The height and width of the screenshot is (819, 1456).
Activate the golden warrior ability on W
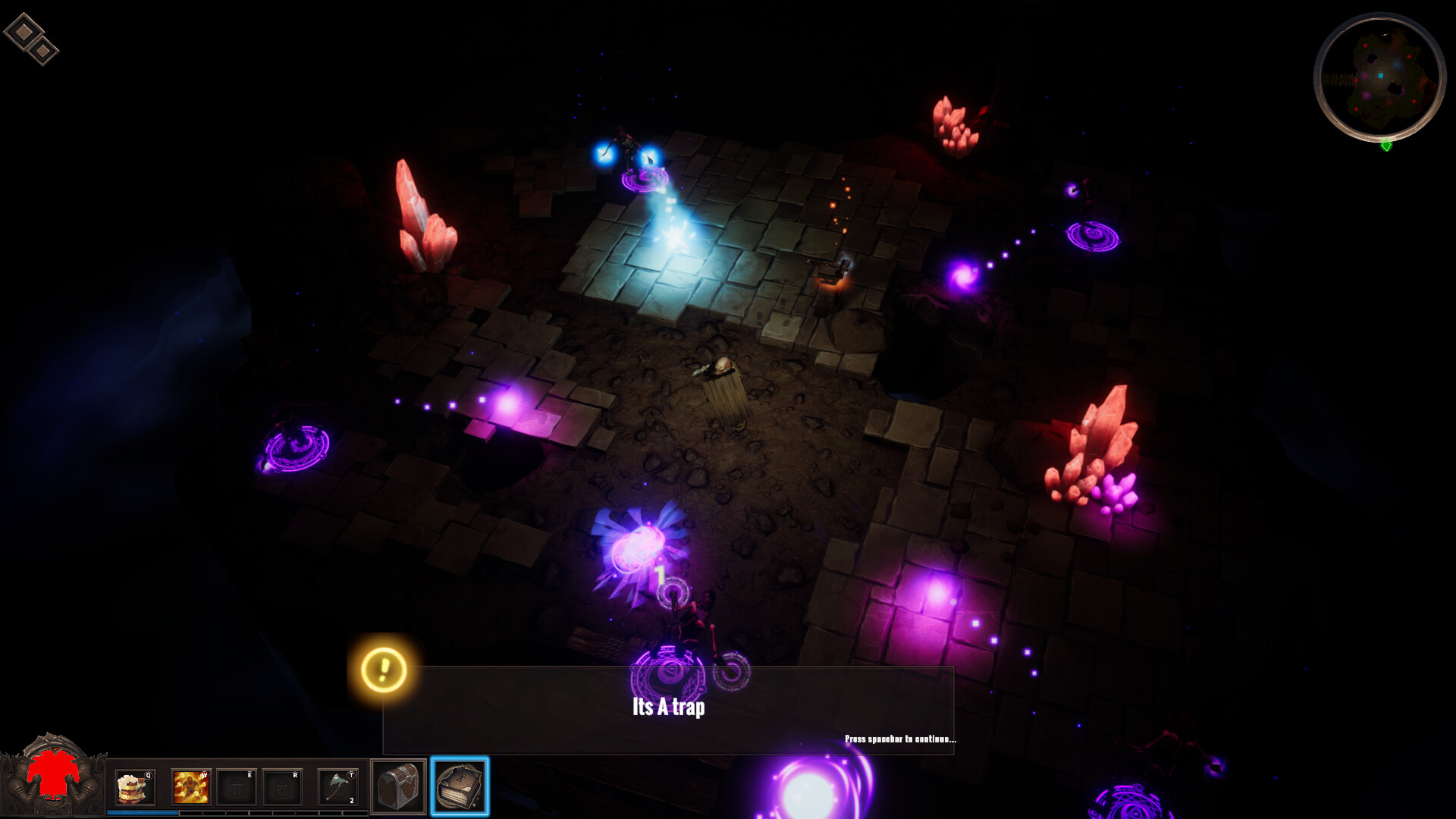[190, 787]
